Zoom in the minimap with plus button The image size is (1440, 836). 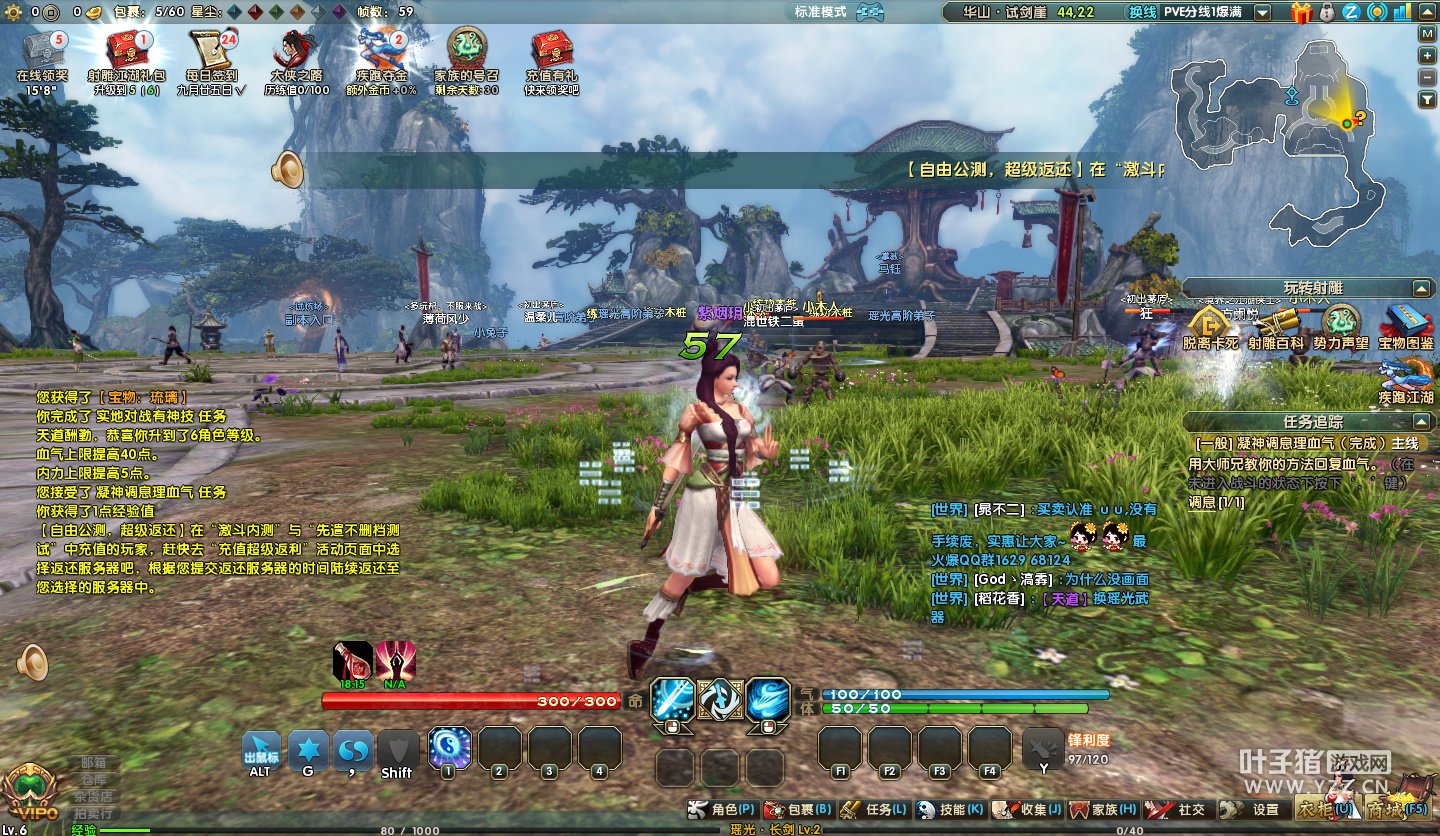click(x=1427, y=55)
